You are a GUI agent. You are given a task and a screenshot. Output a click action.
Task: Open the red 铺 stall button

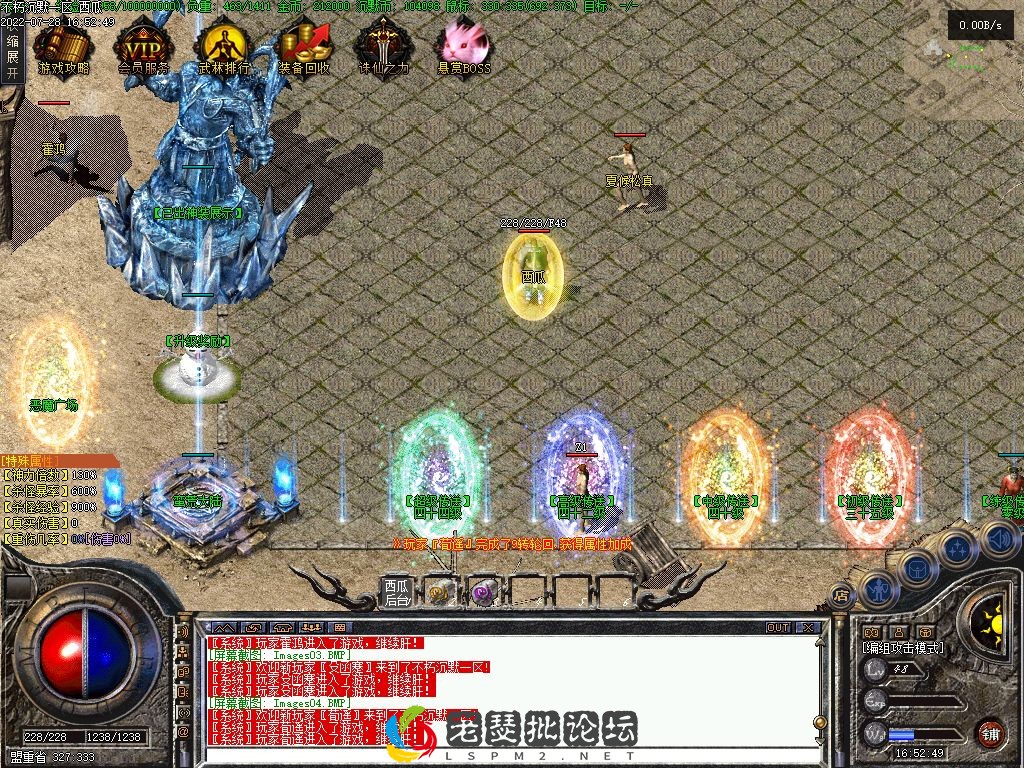click(x=991, y=733)
